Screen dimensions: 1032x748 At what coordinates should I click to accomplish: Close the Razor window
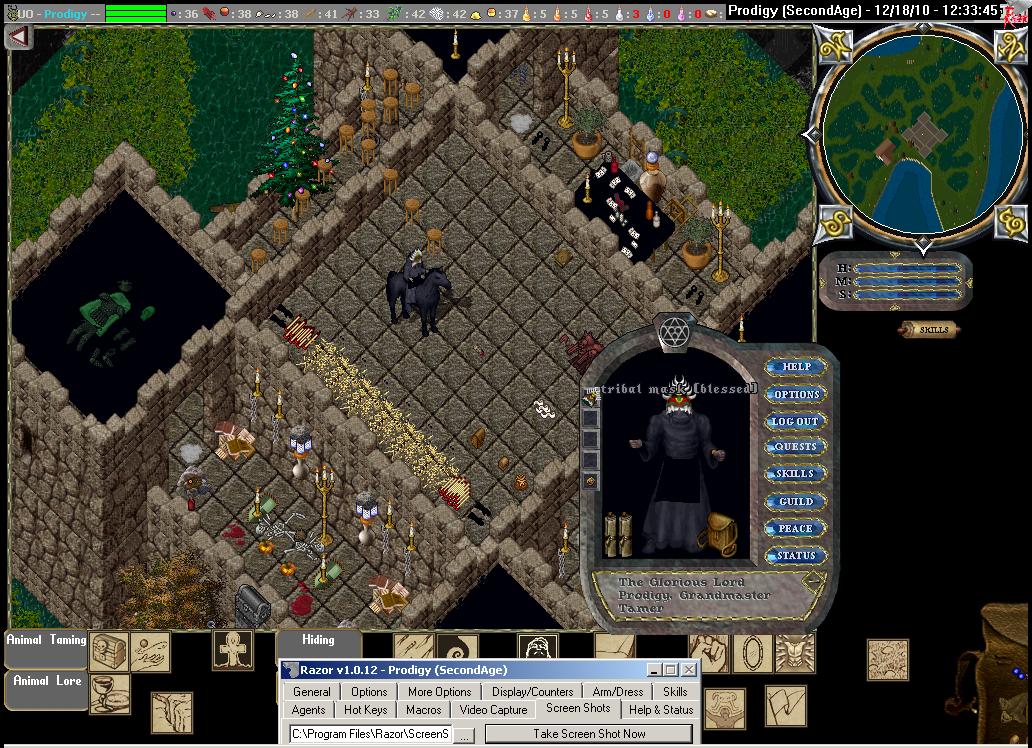point(689,670)
